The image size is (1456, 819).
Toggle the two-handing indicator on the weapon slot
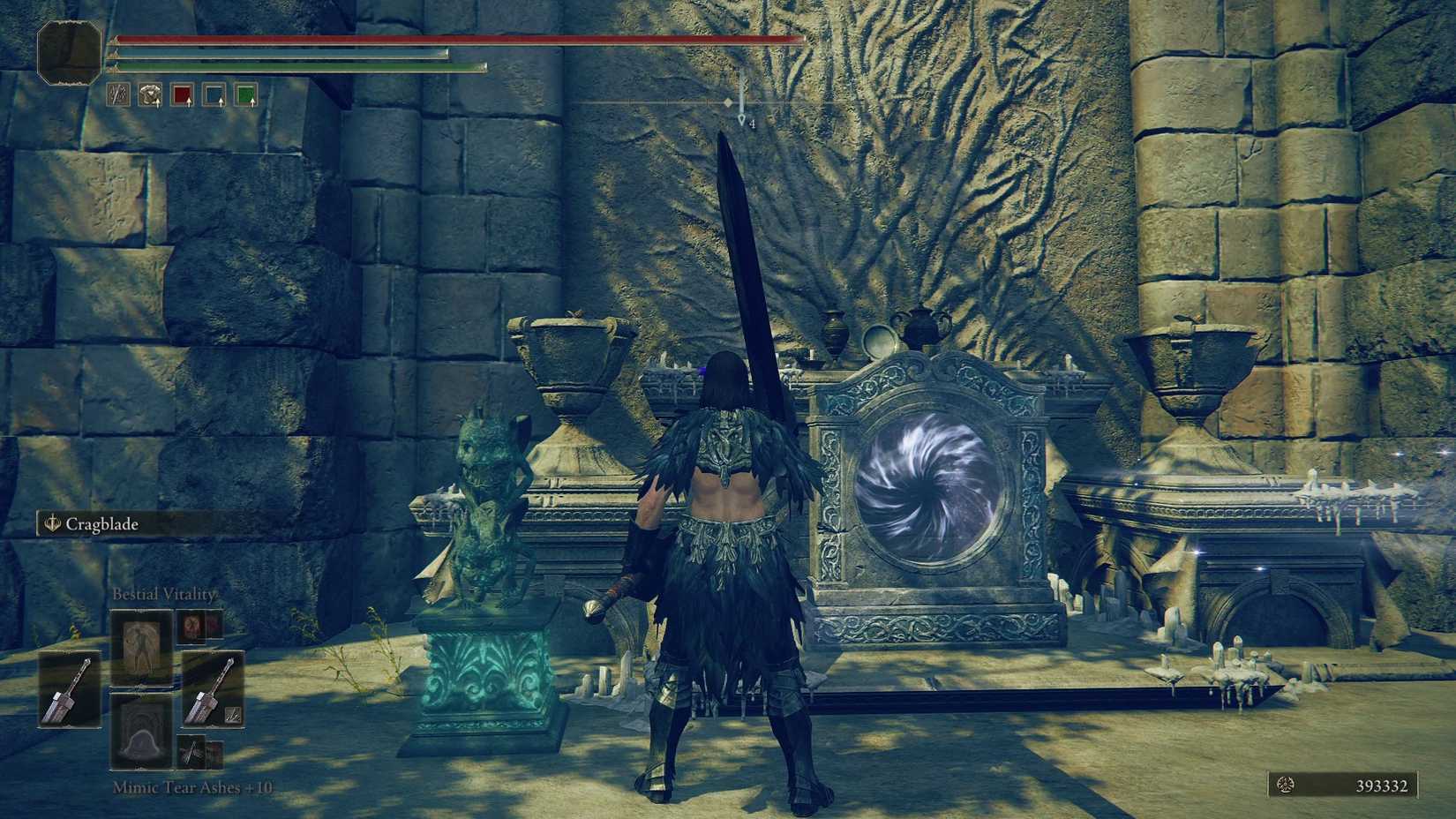click(x=233, y=713)
